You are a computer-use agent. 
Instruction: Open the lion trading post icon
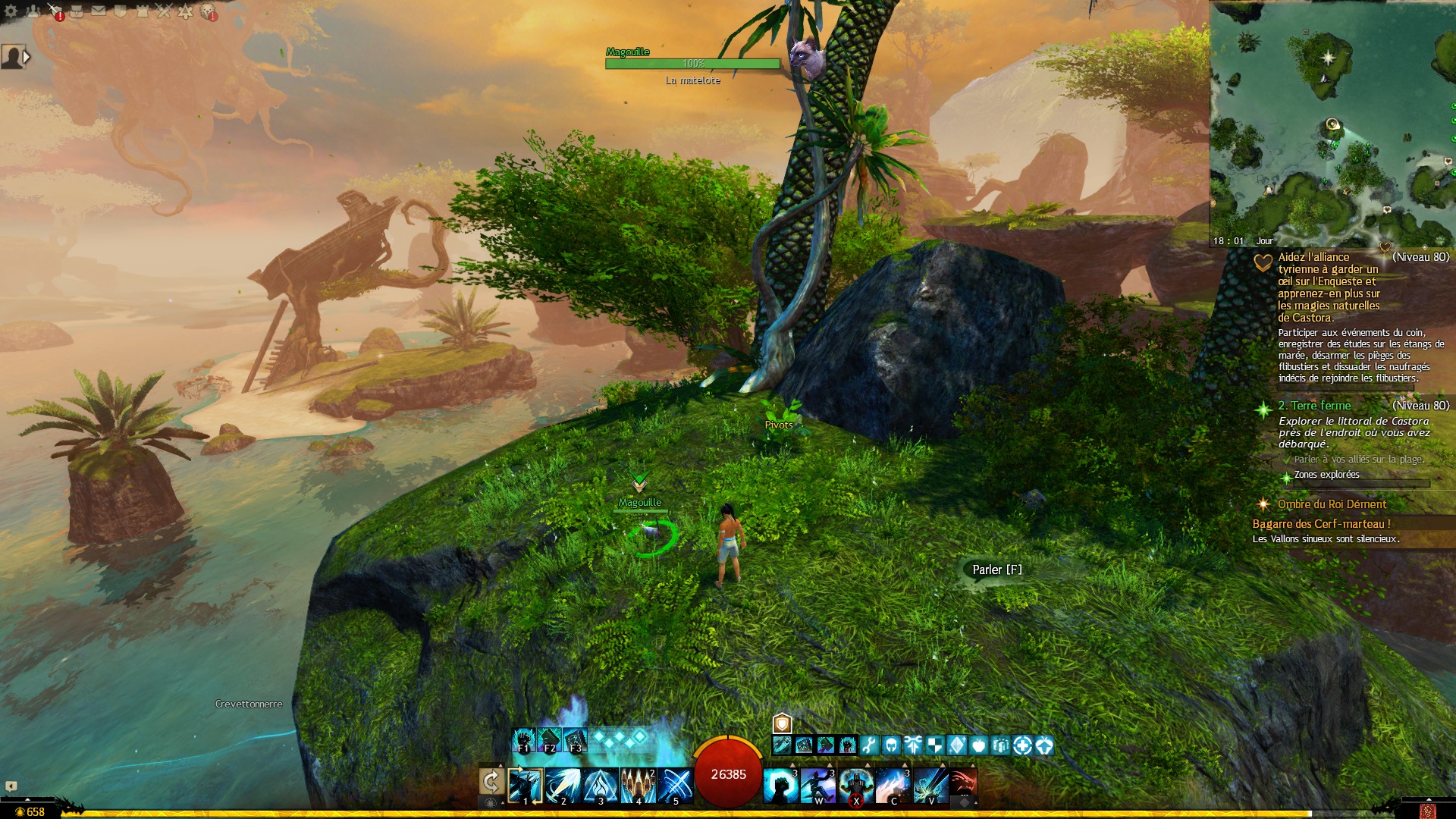coord(207,11)
